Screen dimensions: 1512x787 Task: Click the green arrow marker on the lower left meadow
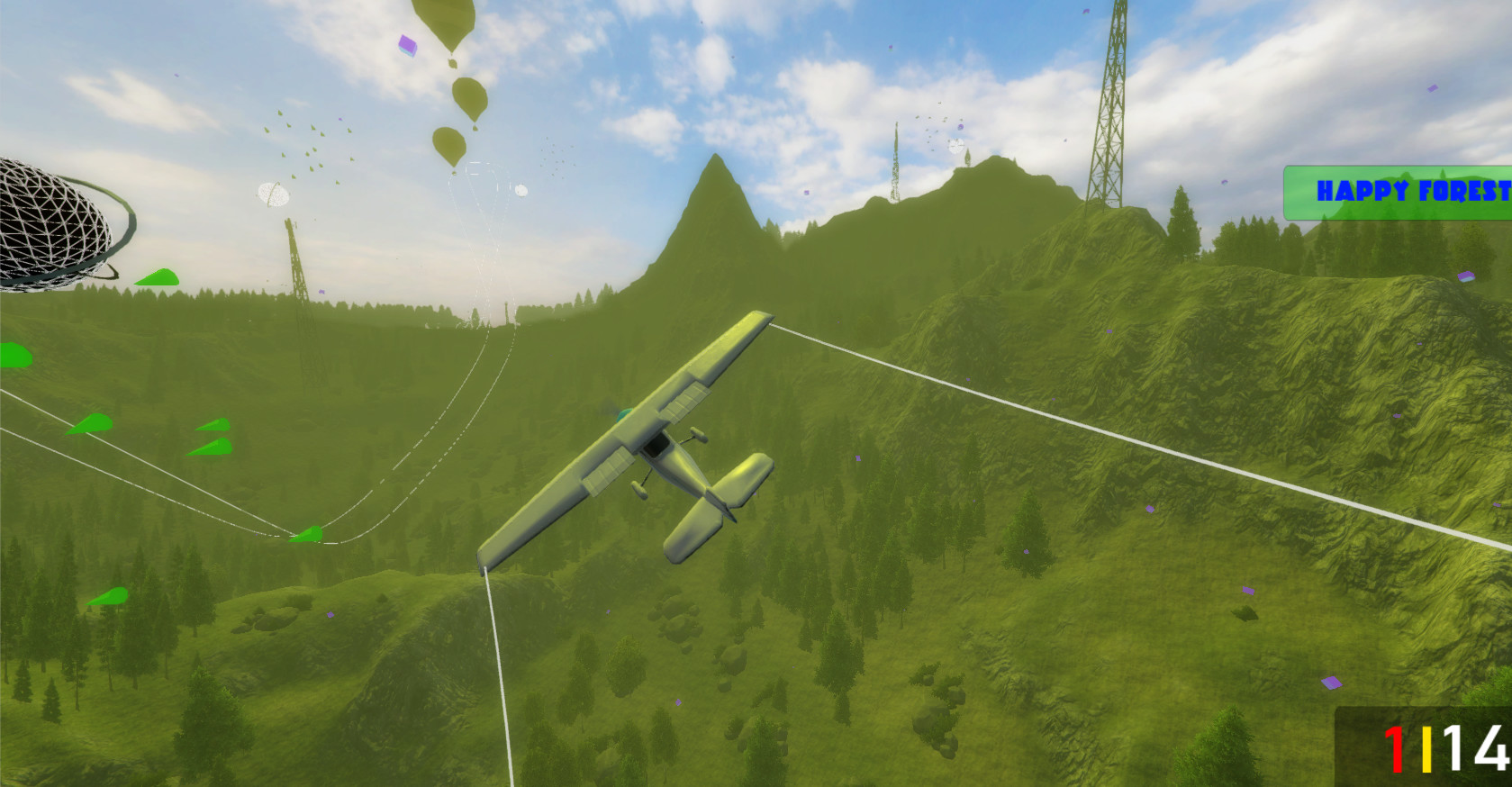pyautogui.click(x=108, y=598)
